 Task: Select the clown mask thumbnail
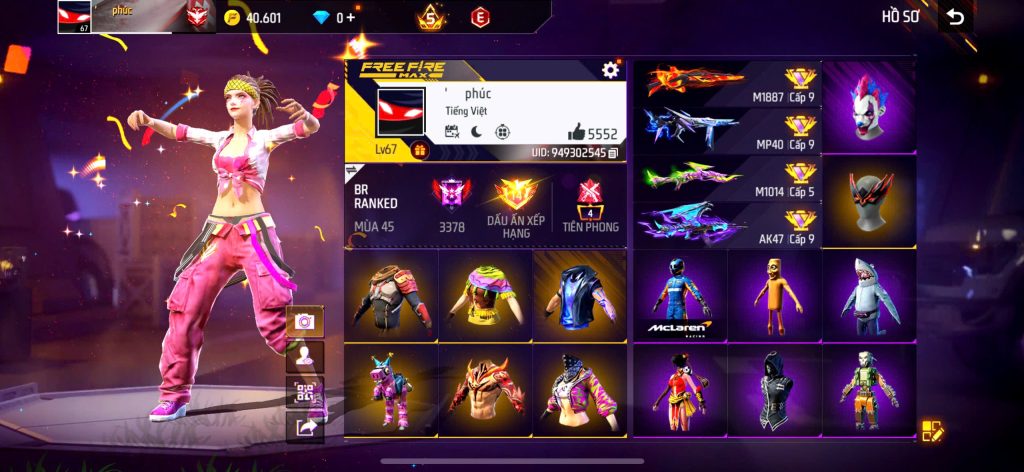(868, 106)
